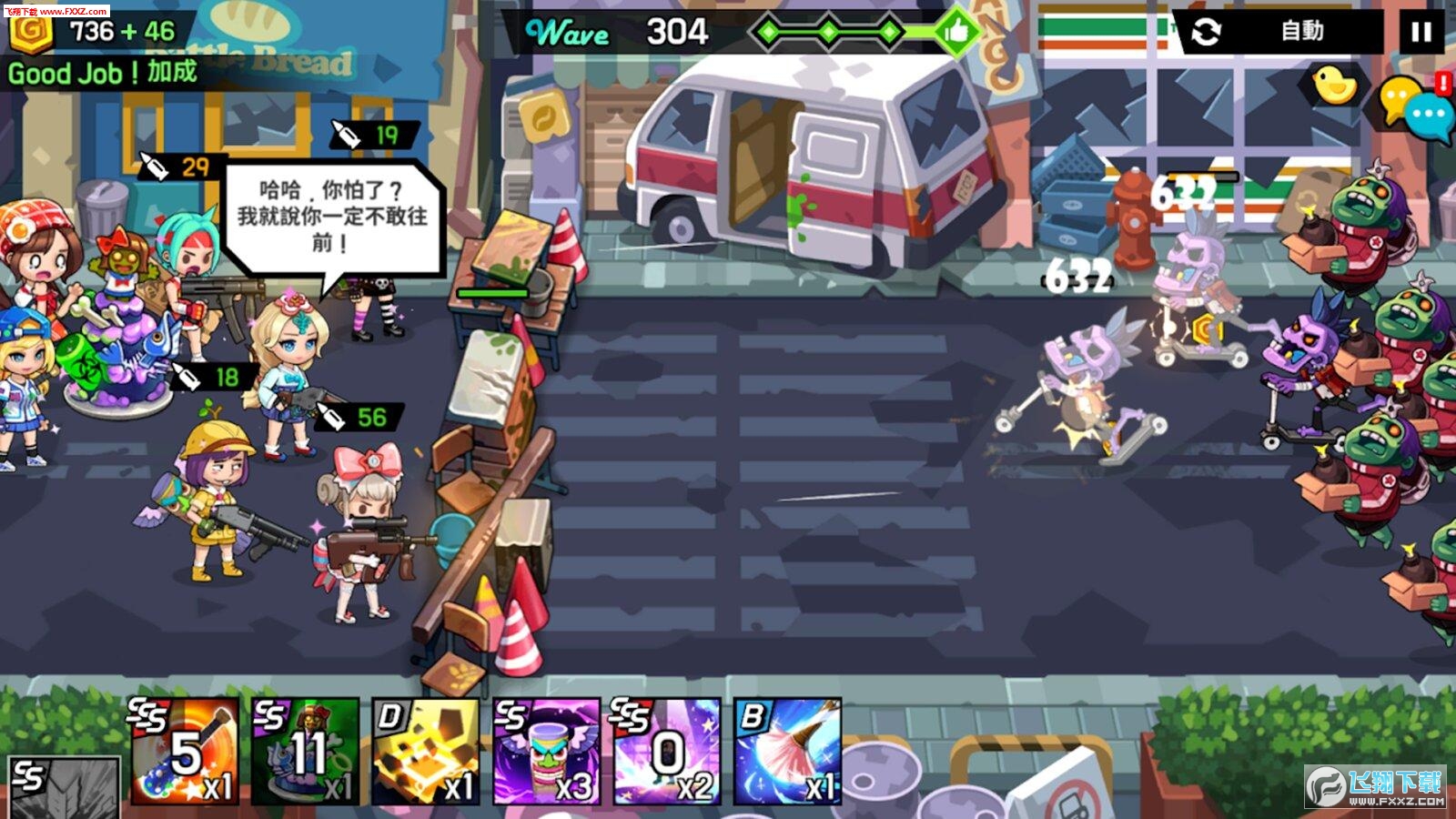Trigger the SS purple starburst skill card
The image size is (1456, 819).
pyautogui.click(x=667, y=752)
